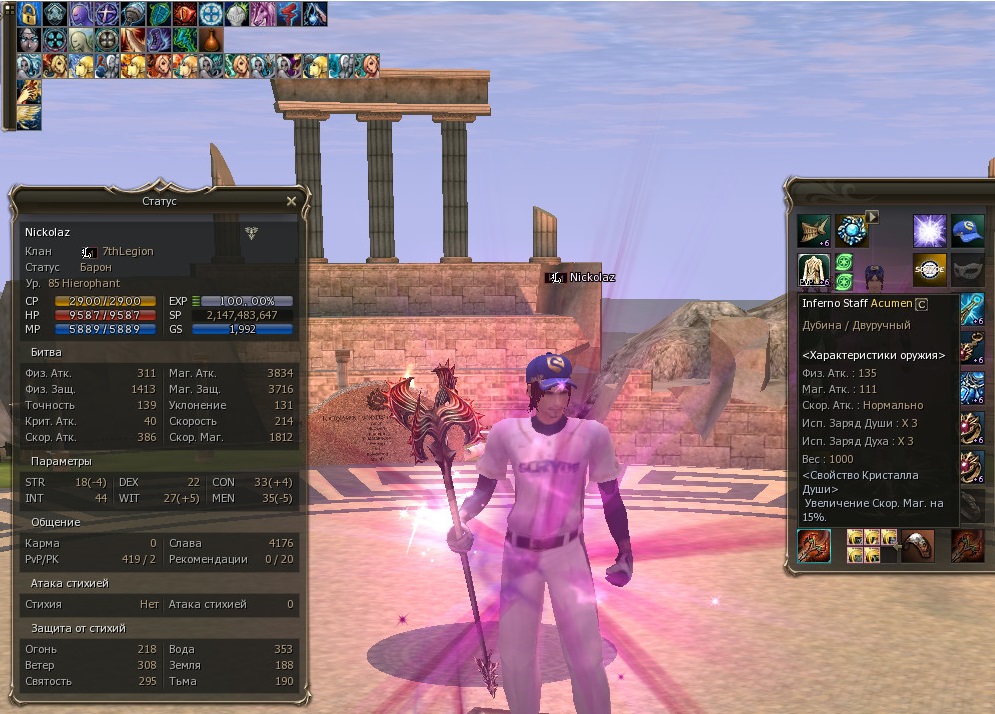Viewport: 995px width, 714px height.
Task: Select the yellow-black round badge slot
Action: click(929, 269)
